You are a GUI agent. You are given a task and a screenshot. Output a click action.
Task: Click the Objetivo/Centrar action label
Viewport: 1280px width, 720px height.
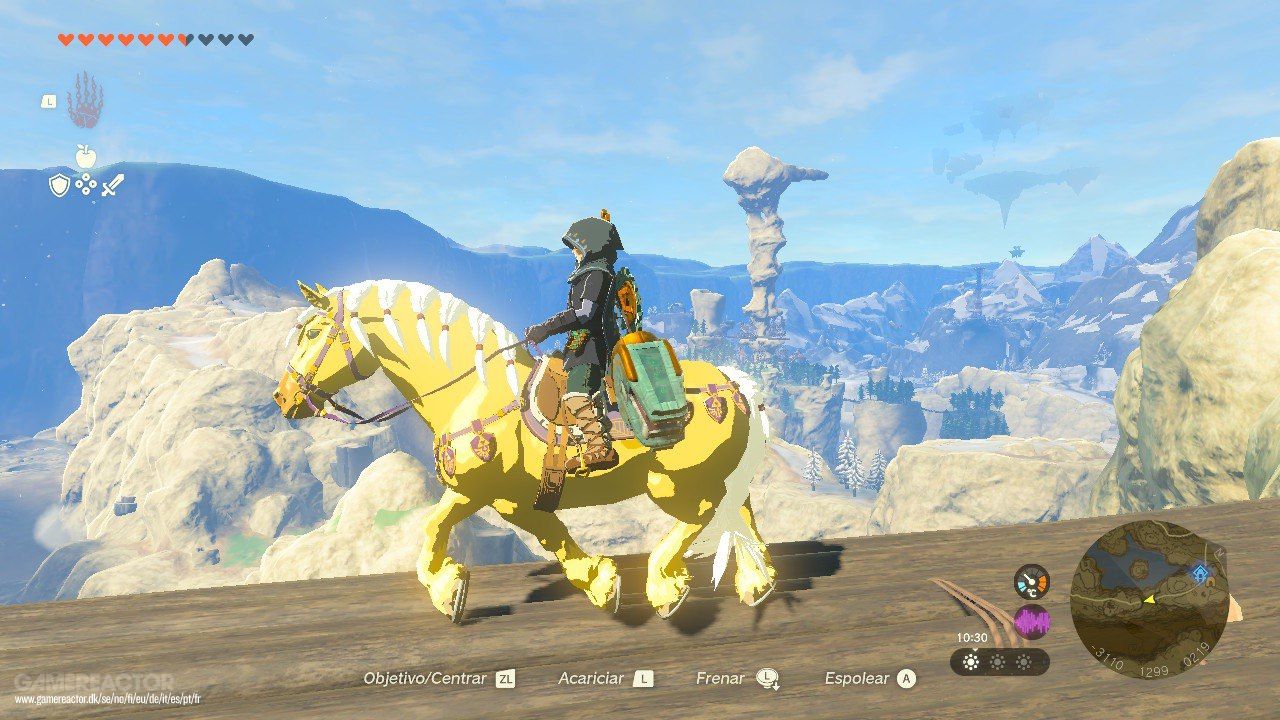point(425,678)
